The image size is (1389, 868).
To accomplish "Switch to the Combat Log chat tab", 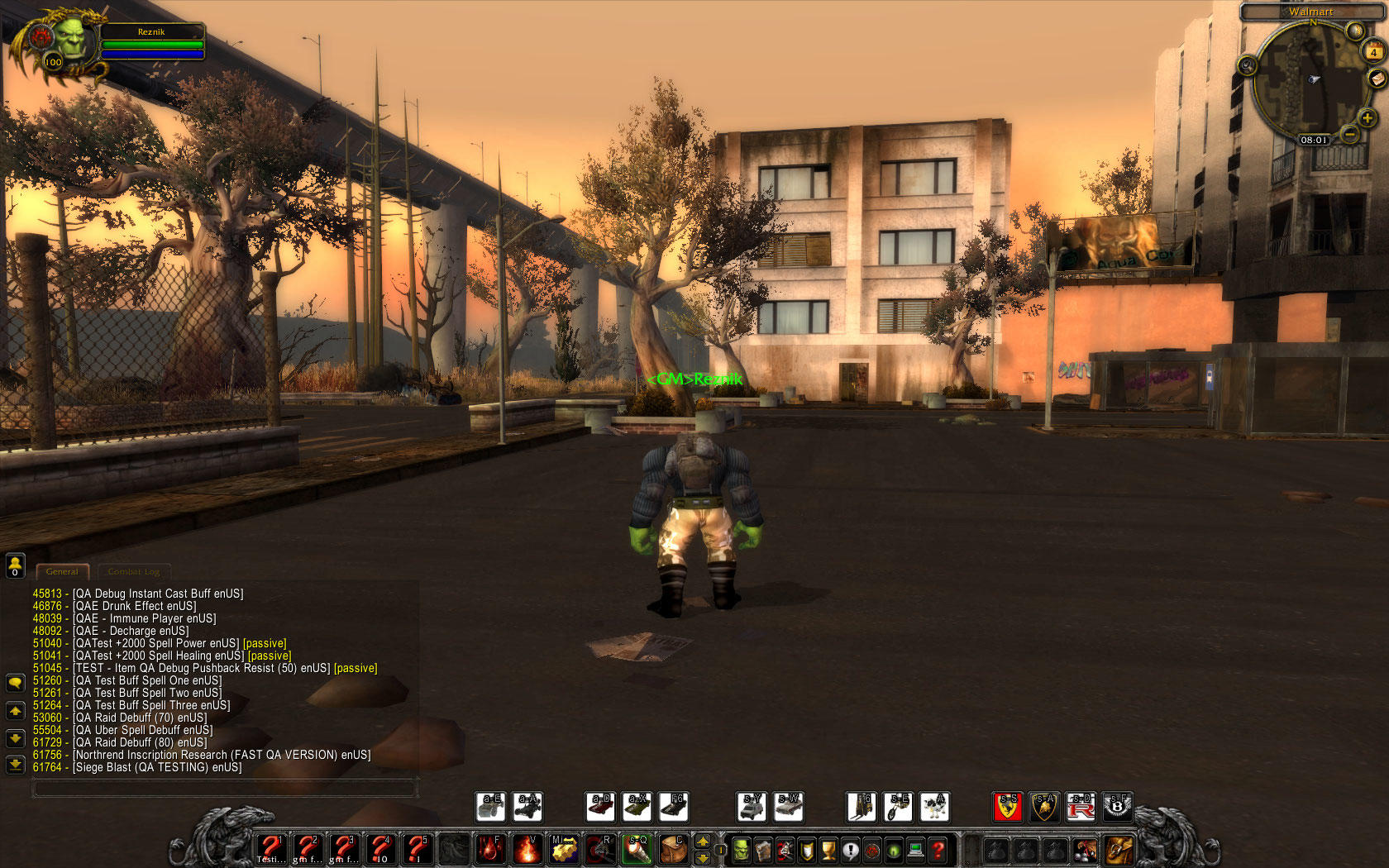I will (134, 571).
